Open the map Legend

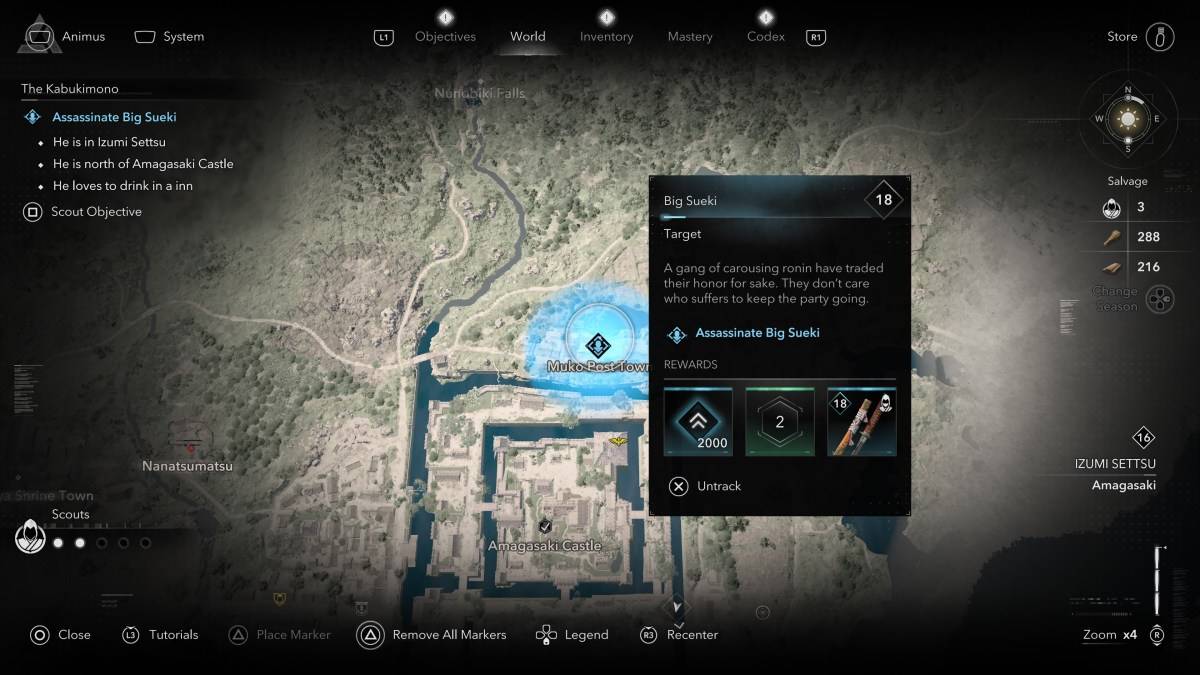(573, 635)
